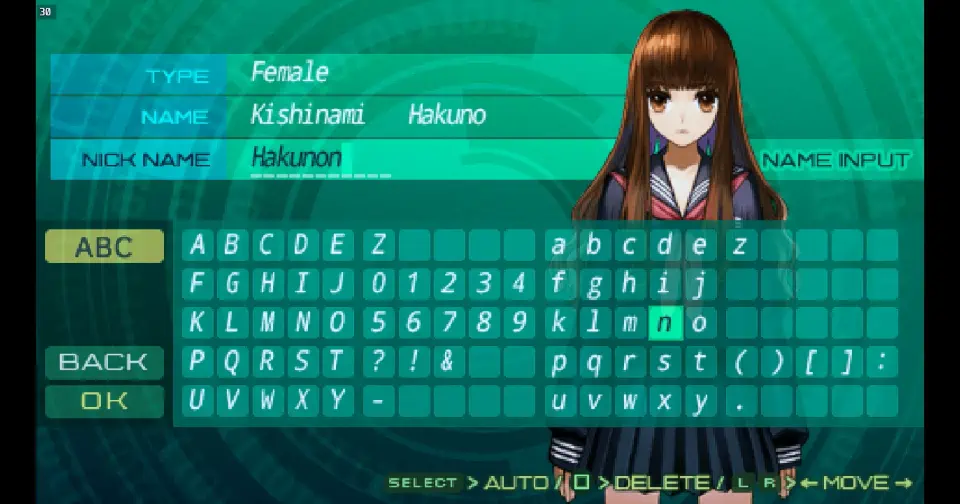Type the uppercase letter A key

coord(198,246)
